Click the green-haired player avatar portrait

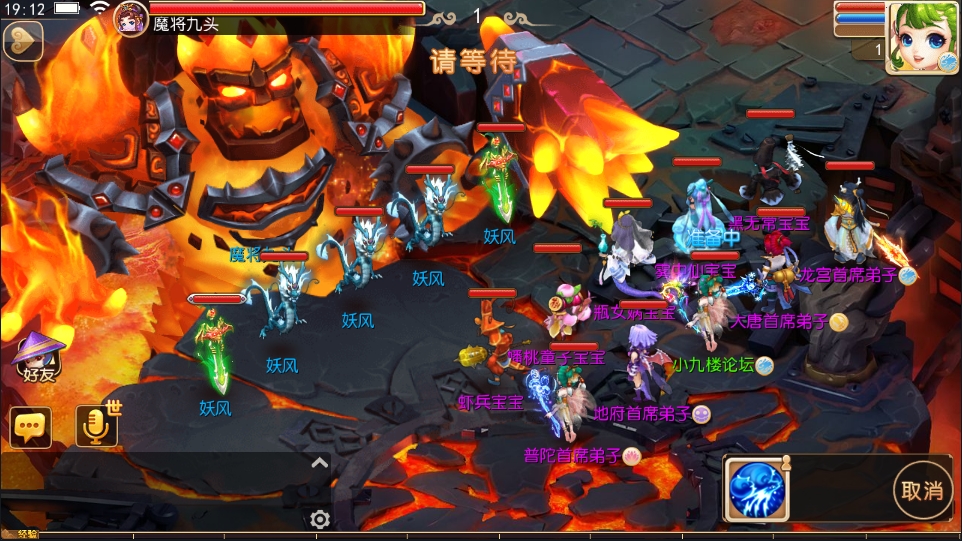[x=923, y=37]
